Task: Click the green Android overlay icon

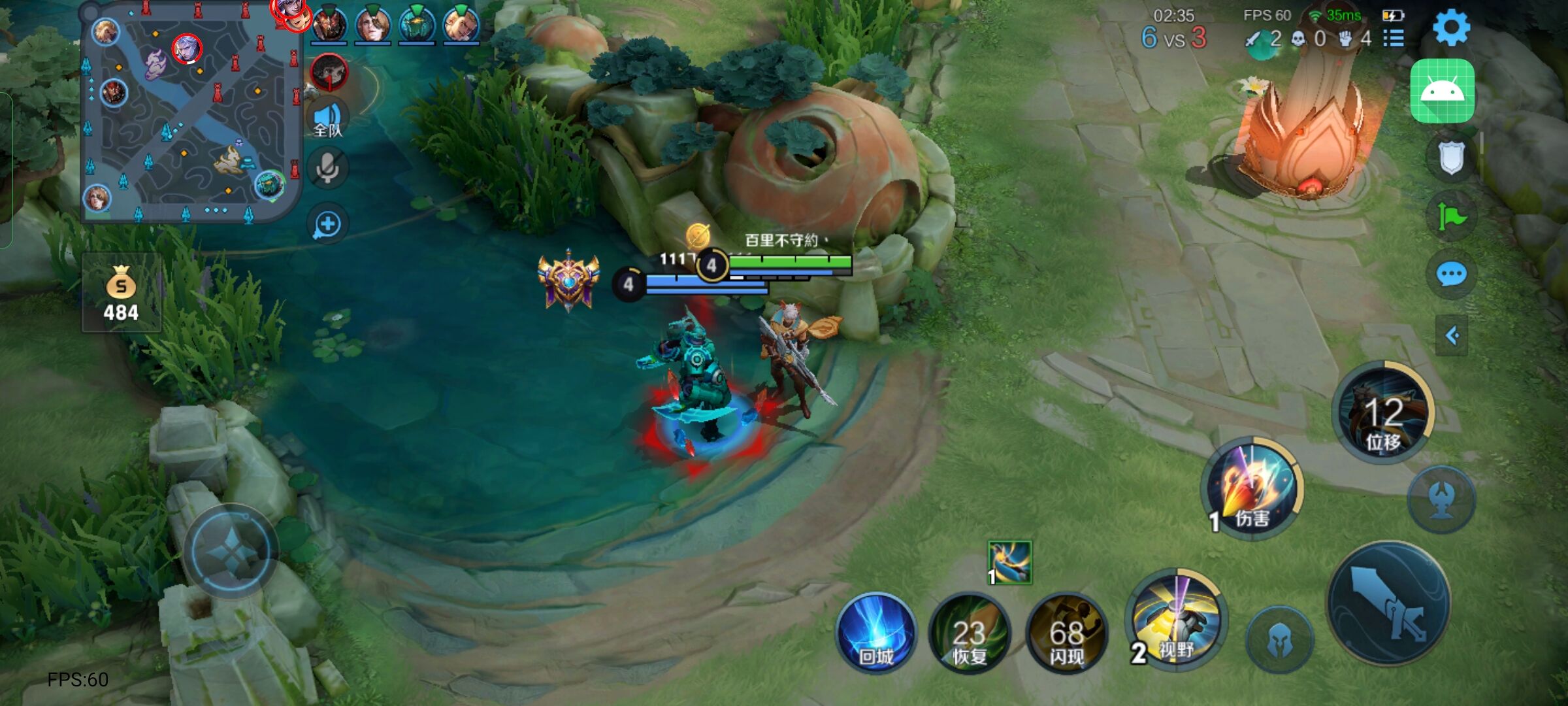Action: [x=1443, y=92]
